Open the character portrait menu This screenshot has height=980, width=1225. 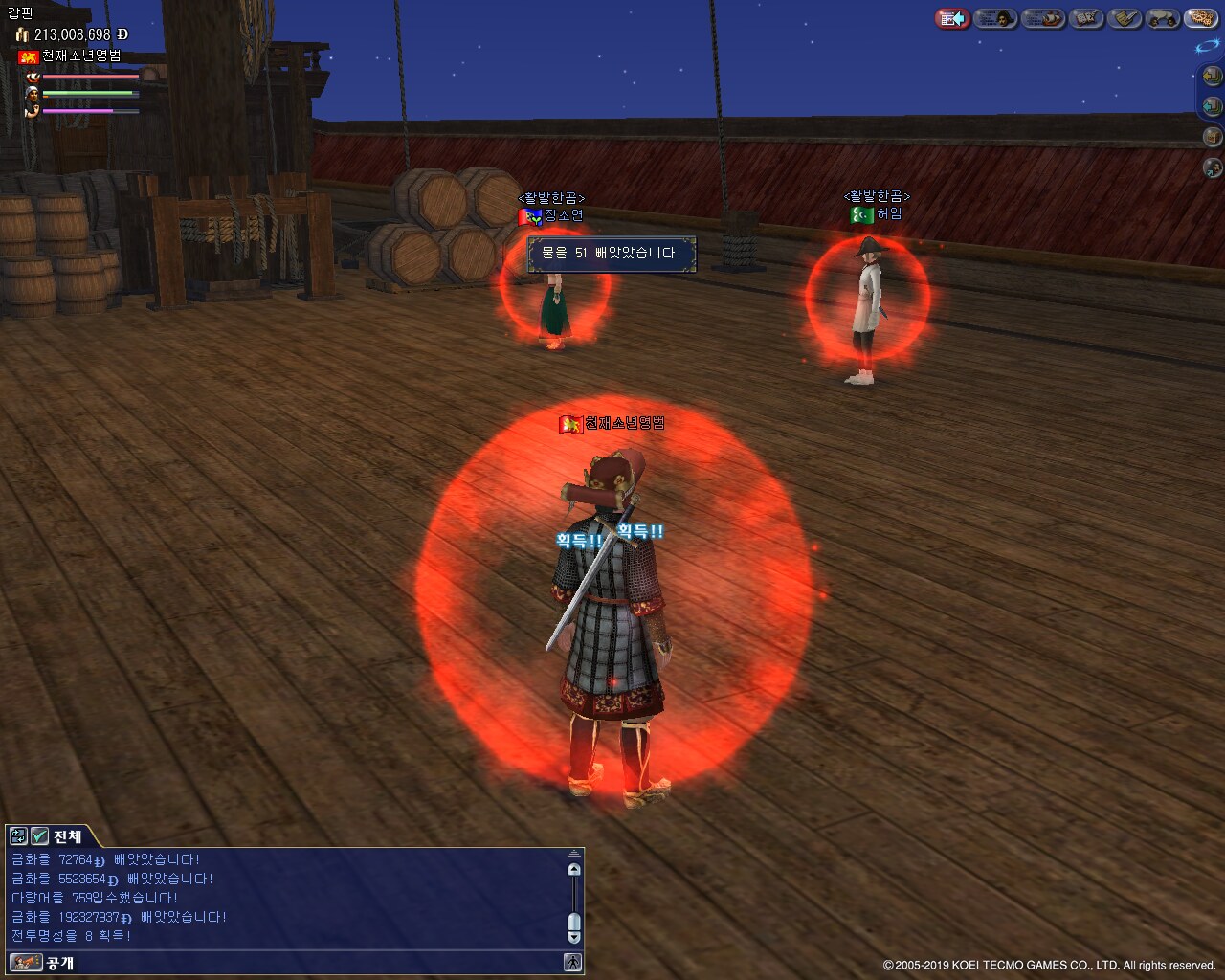(x=996, y=18)
